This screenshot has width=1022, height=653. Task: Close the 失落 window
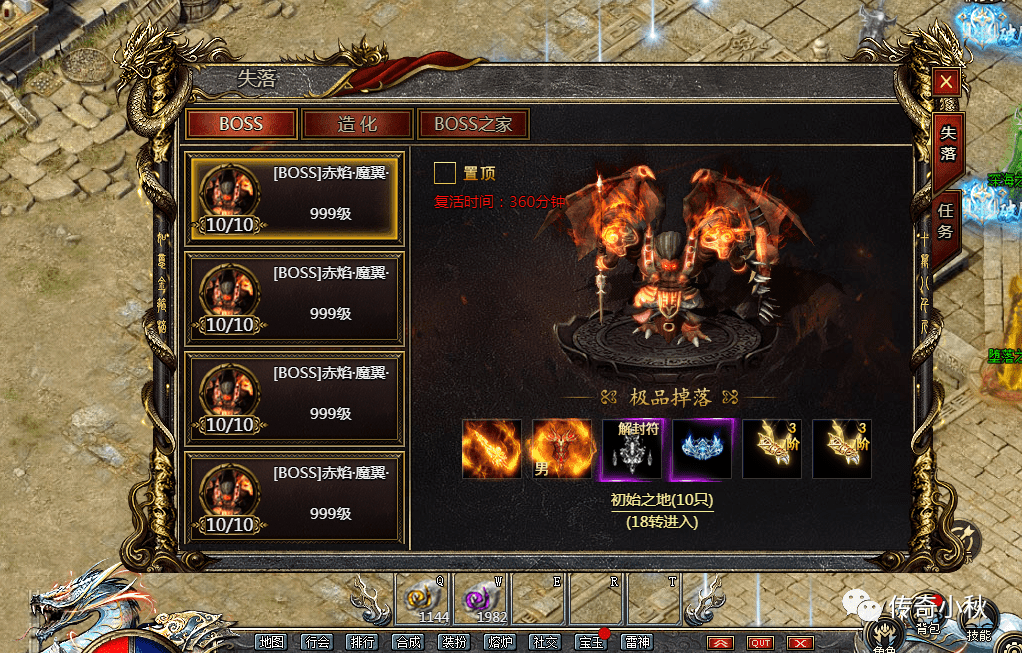[x=946, y=82]
